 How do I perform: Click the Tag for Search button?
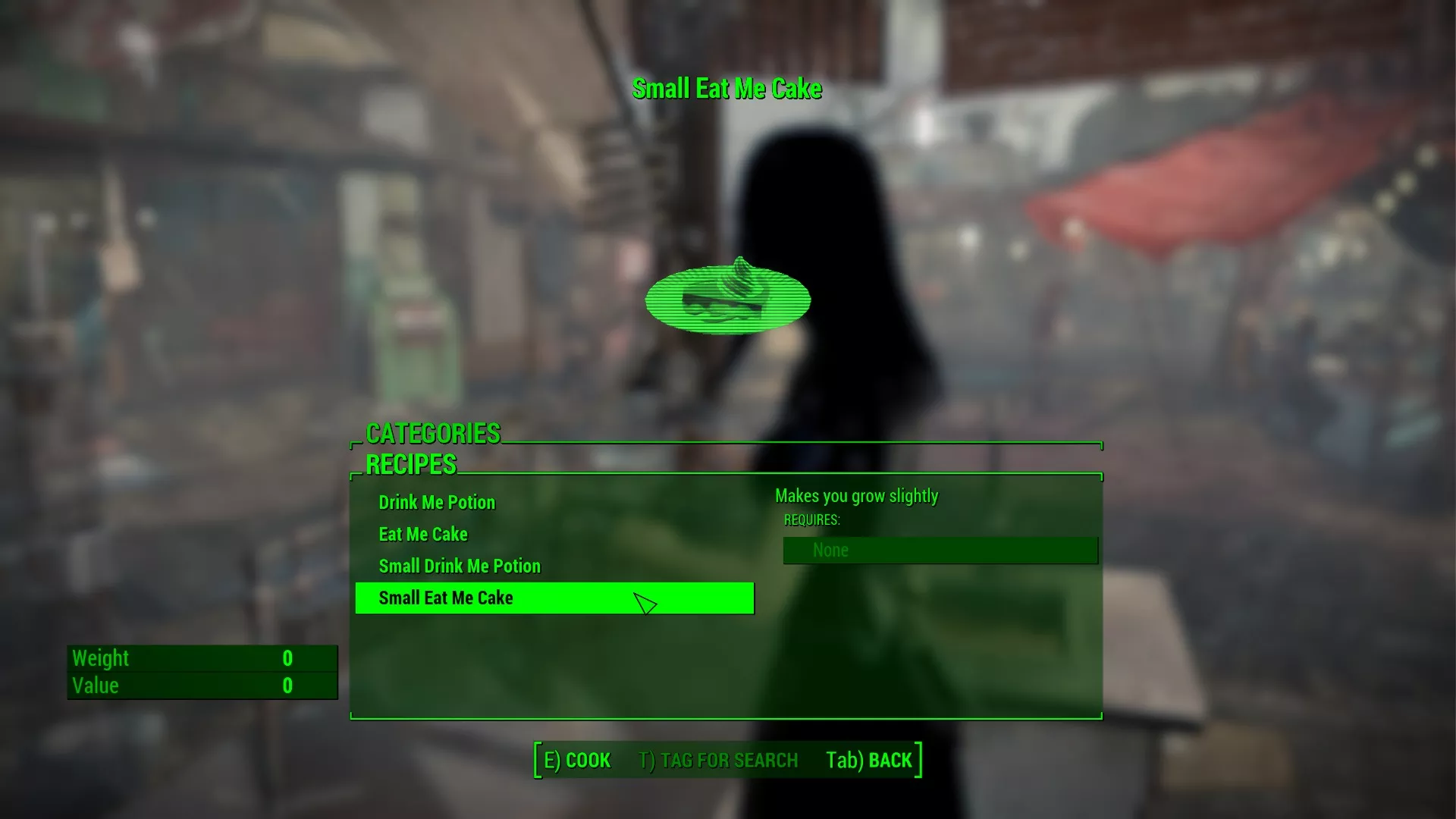coord(718,761)
